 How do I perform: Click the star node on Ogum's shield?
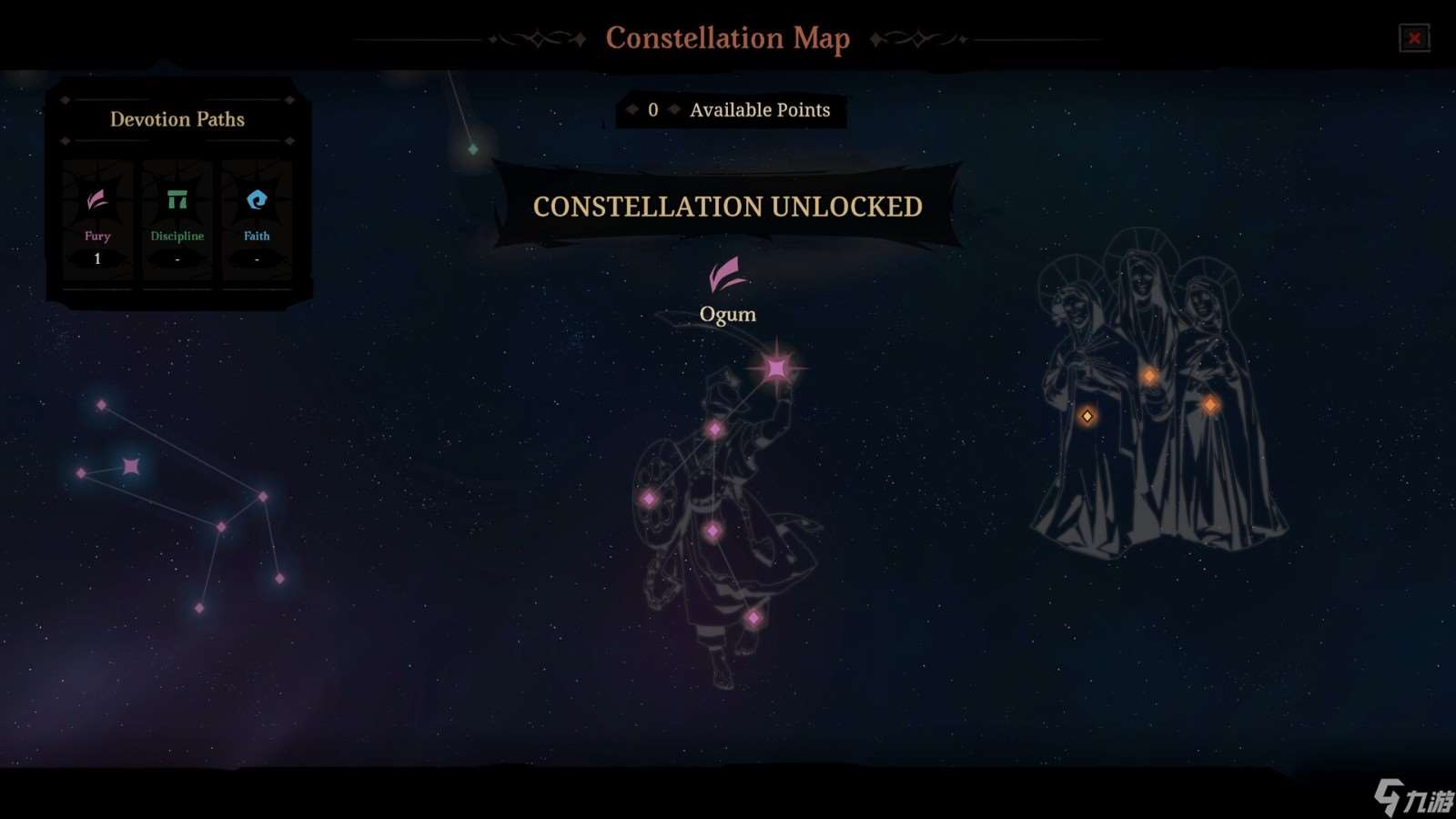point(651,497)
